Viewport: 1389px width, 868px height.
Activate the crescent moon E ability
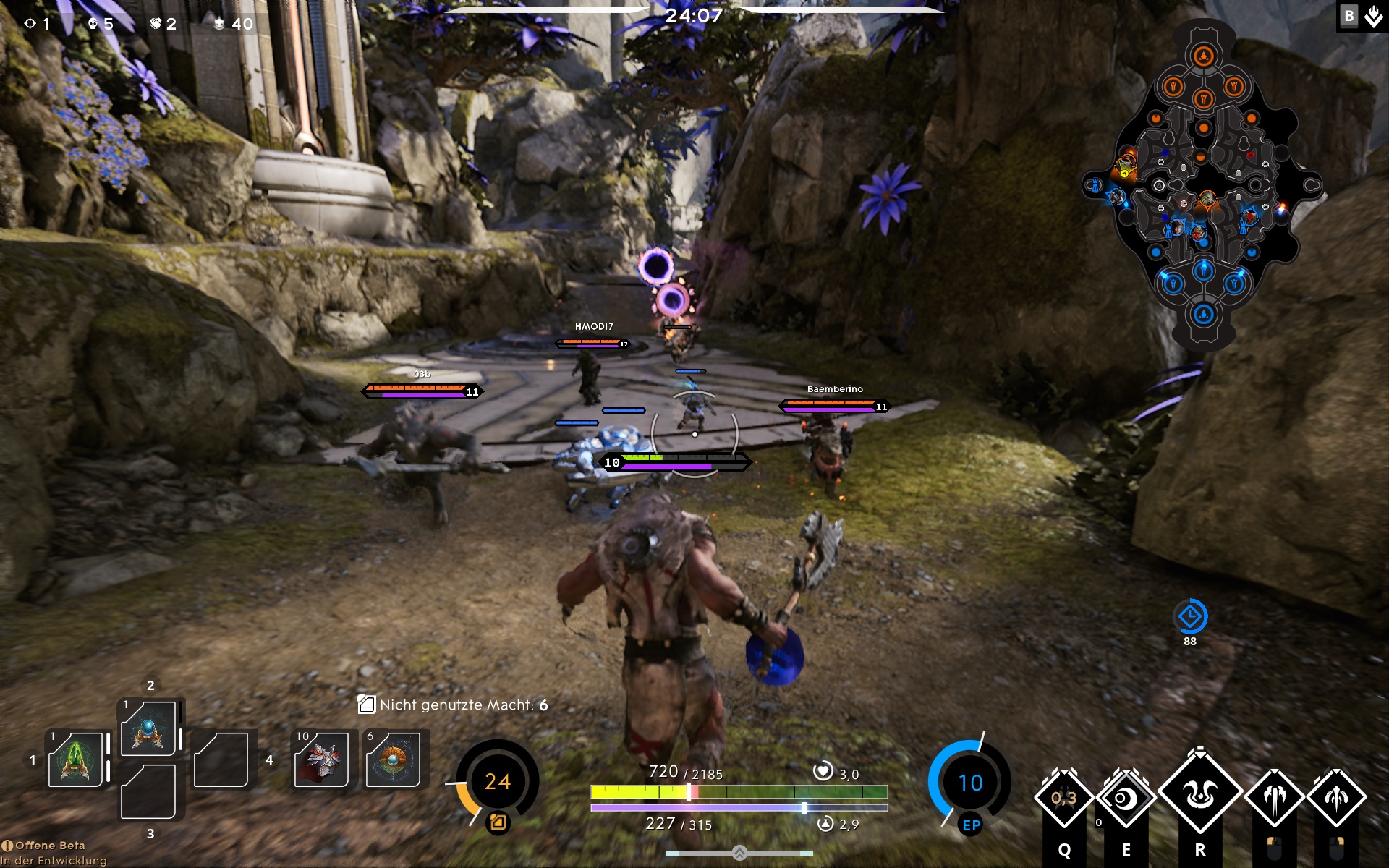tap(1126, 799)
